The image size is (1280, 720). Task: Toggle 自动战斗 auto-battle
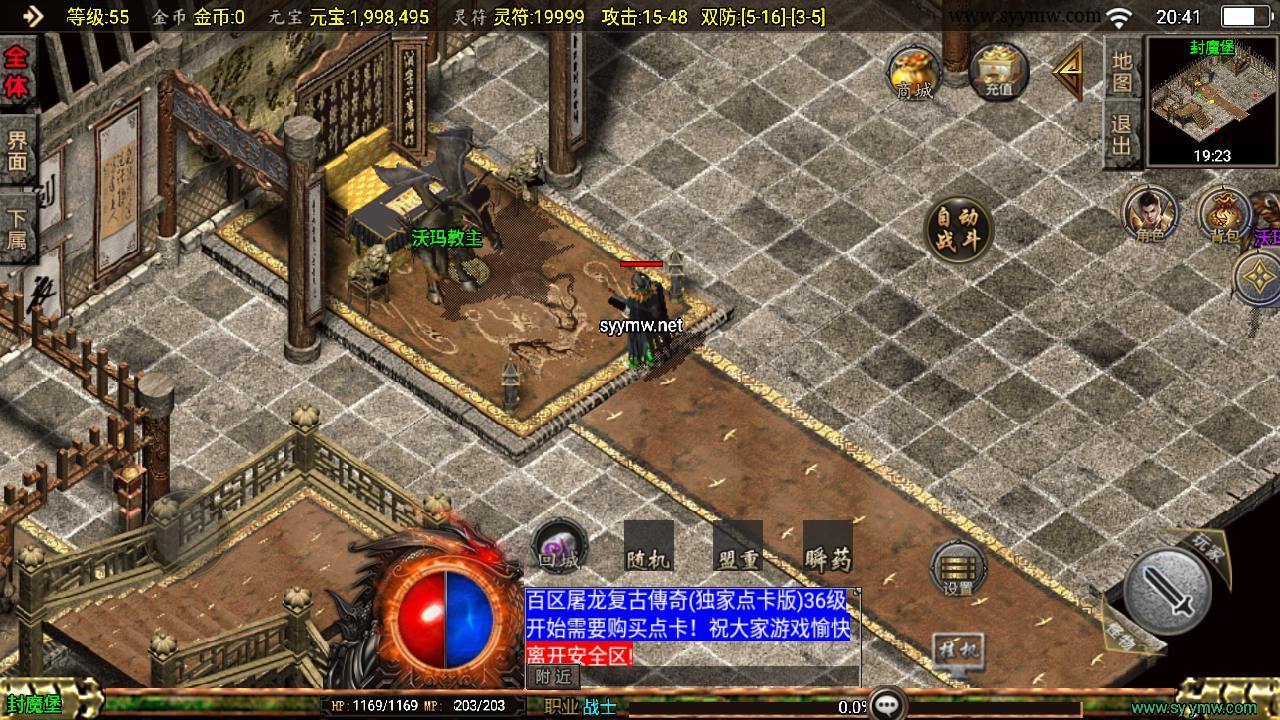tap(958, 229)
